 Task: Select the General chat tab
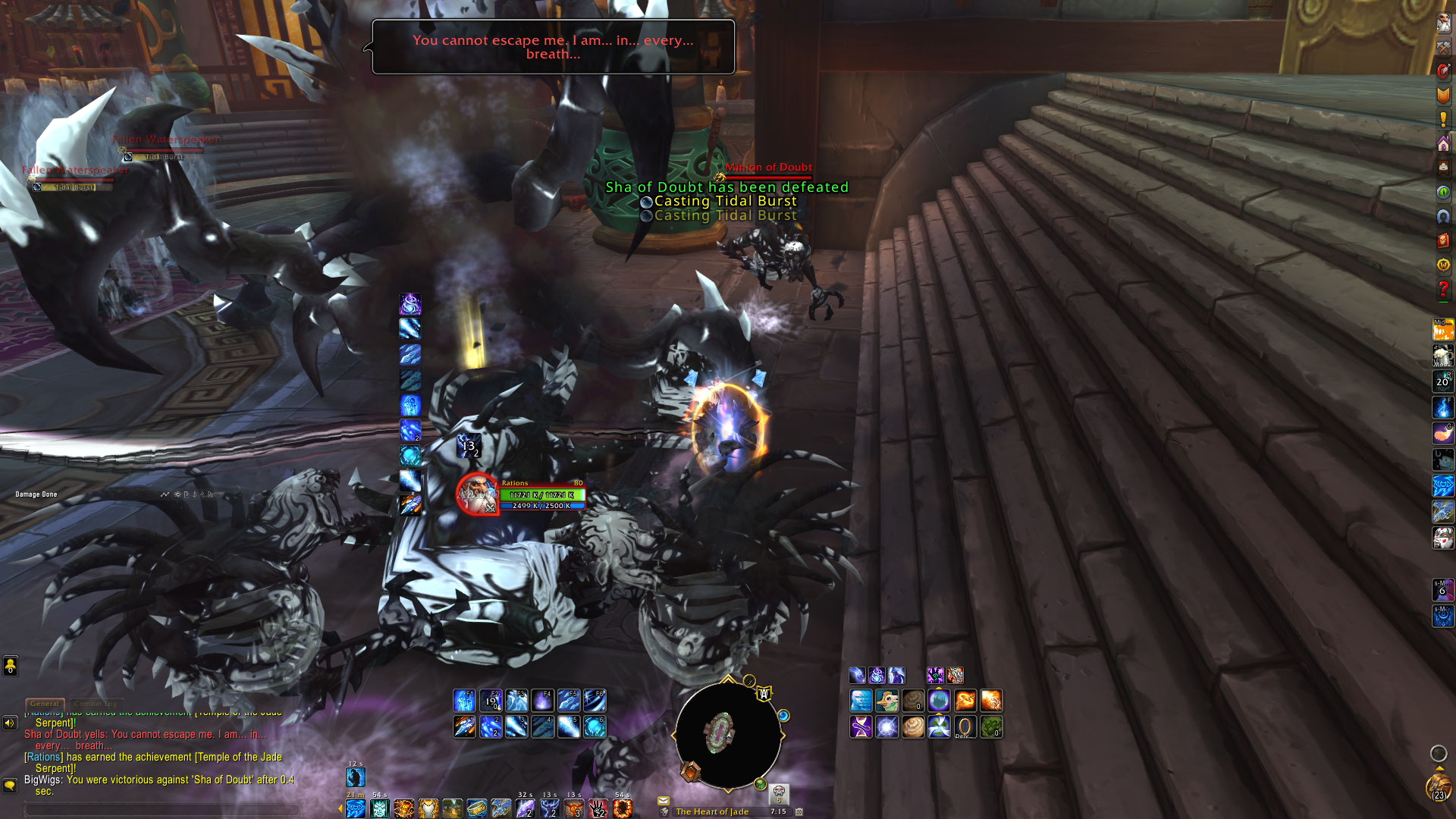click(45, 704)
